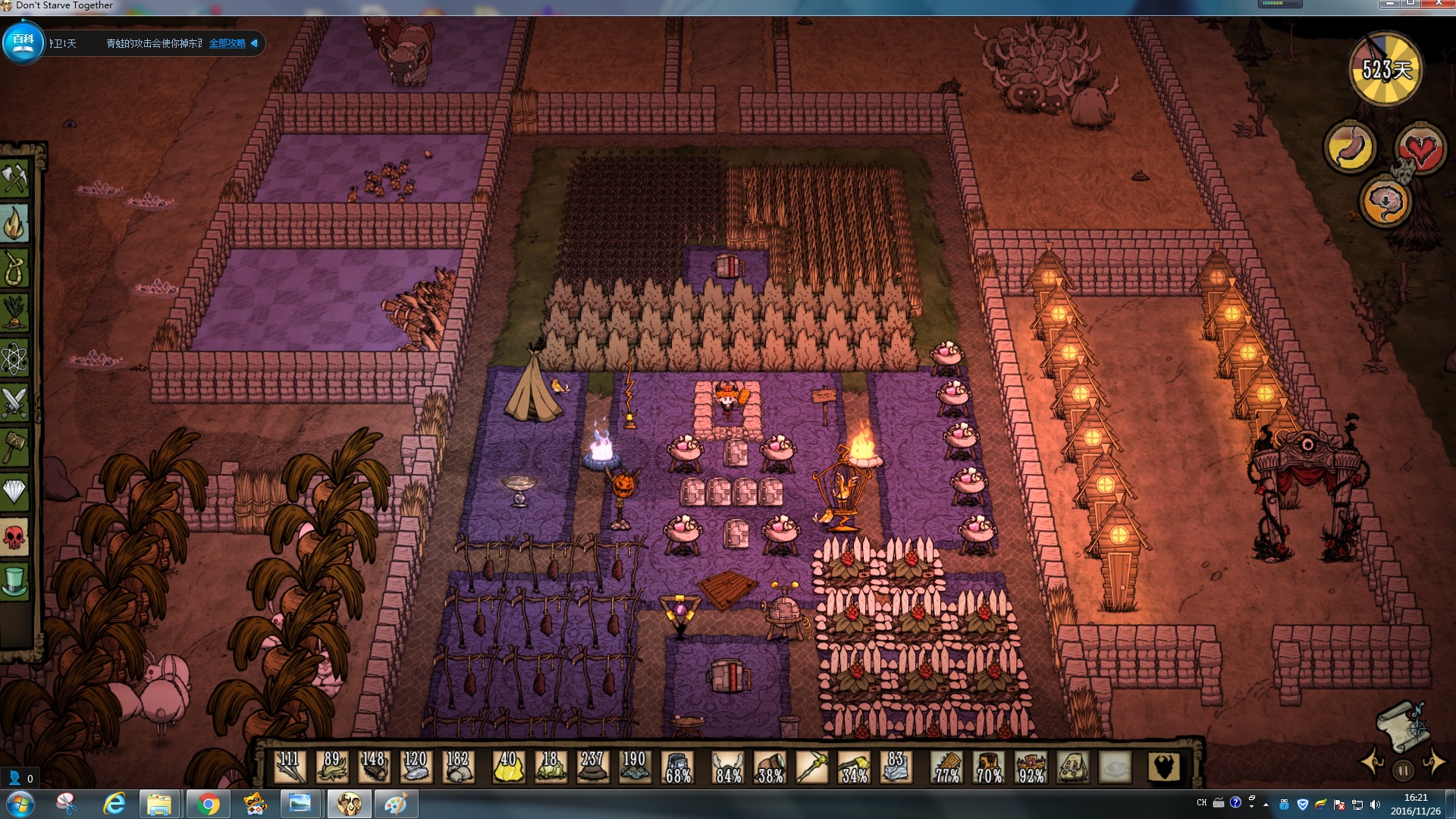
Task: Select the rocks stack of 182
Action: tap(457, 767)
